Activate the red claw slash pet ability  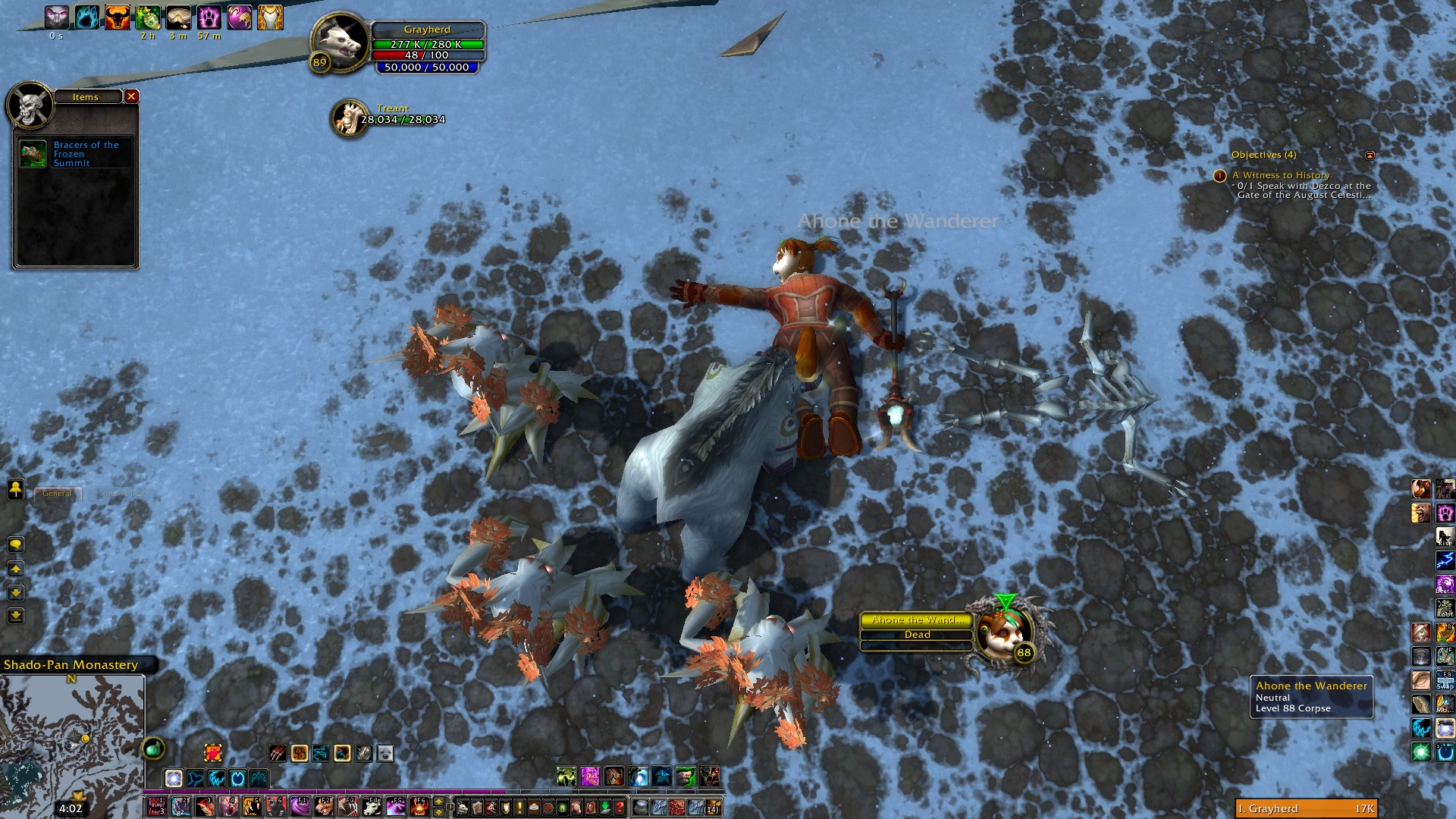click(278, 753)
